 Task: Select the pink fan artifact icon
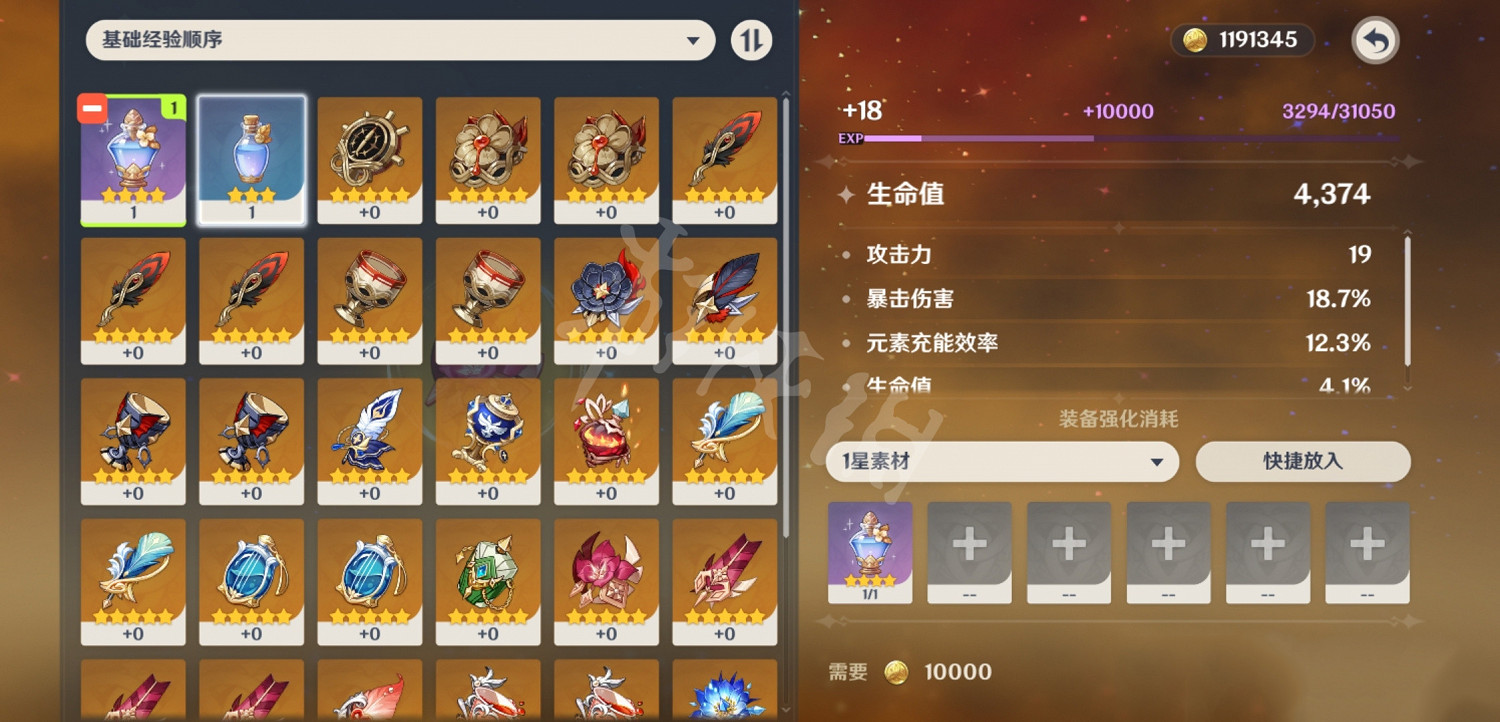[607, 580]
